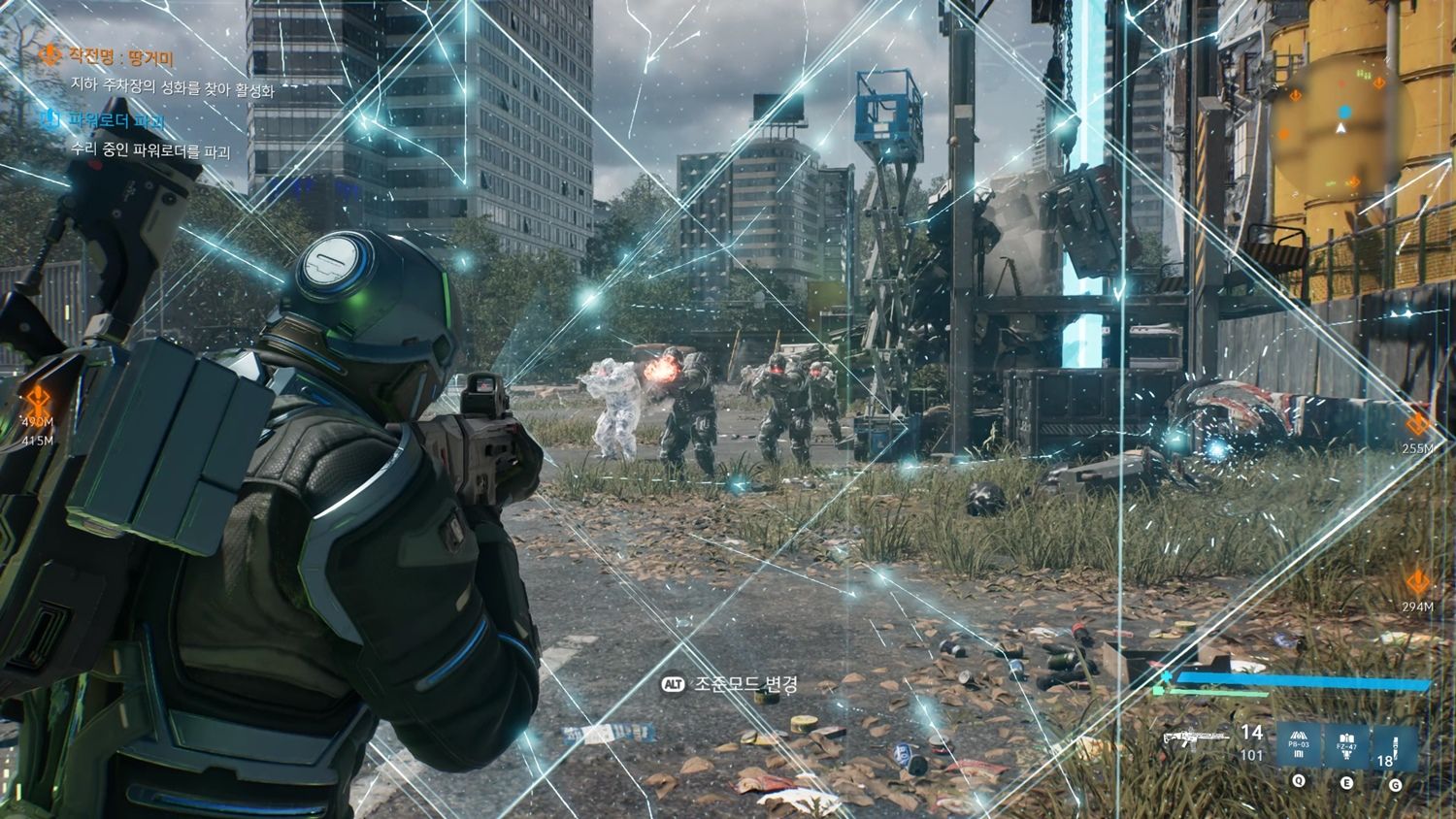Select the blue '파워로더 파괴' side objective
Image resolution: width=1456 pixels, height=819 pixels.
[x=115, y=121]
